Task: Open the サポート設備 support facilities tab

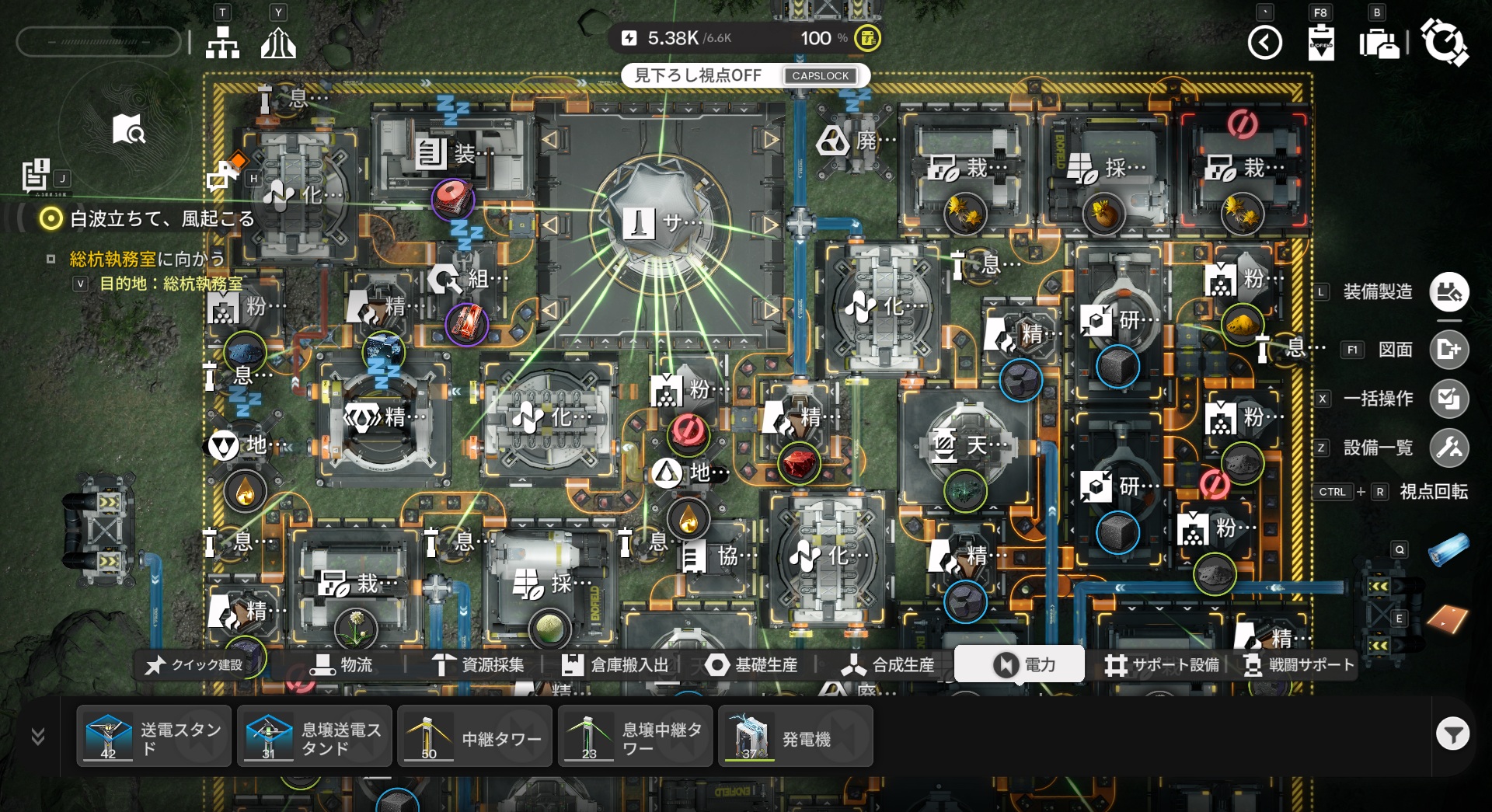Action: click(1163, 665)
